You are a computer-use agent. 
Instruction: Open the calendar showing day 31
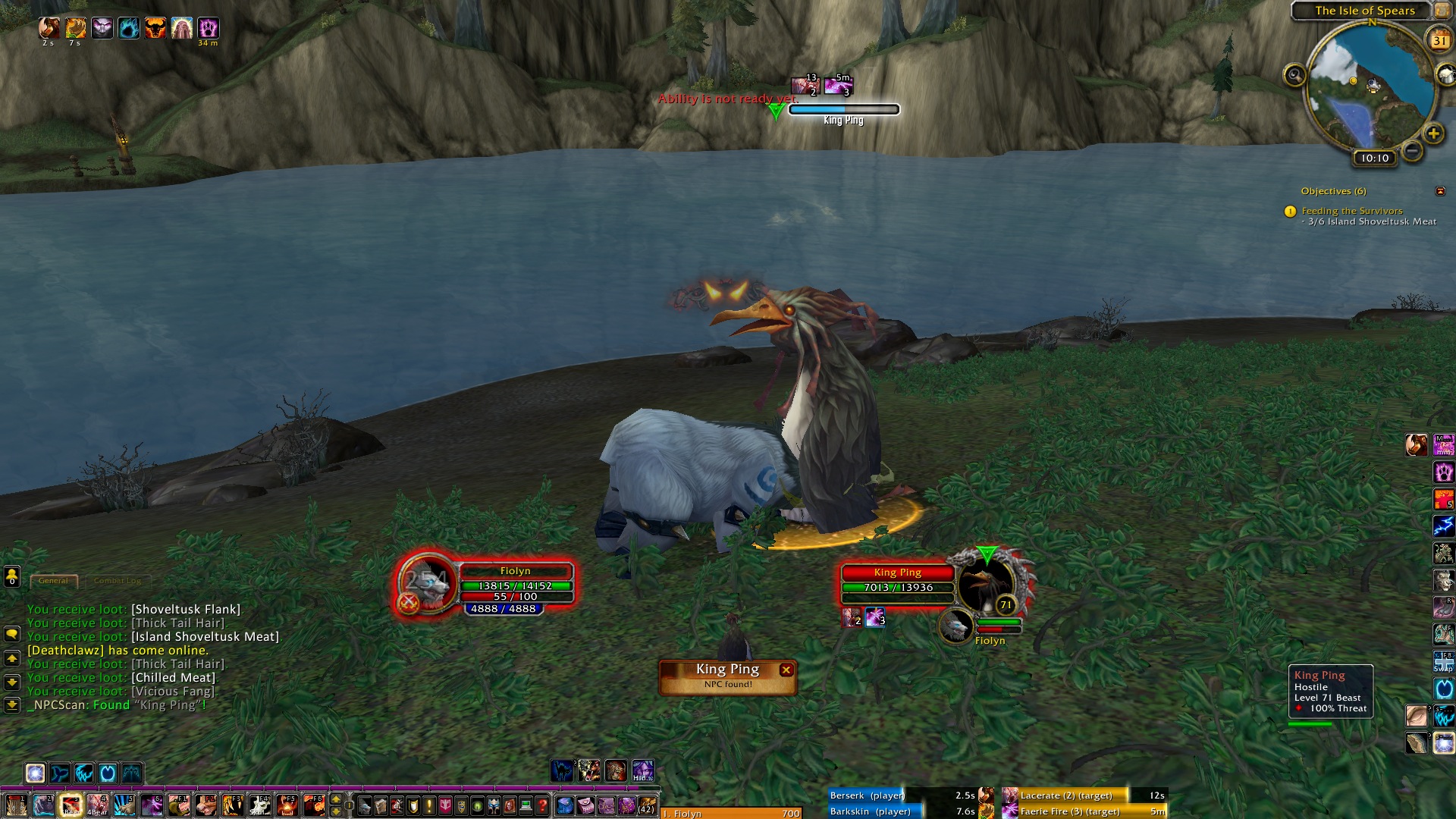click(x=1439, y=40)
